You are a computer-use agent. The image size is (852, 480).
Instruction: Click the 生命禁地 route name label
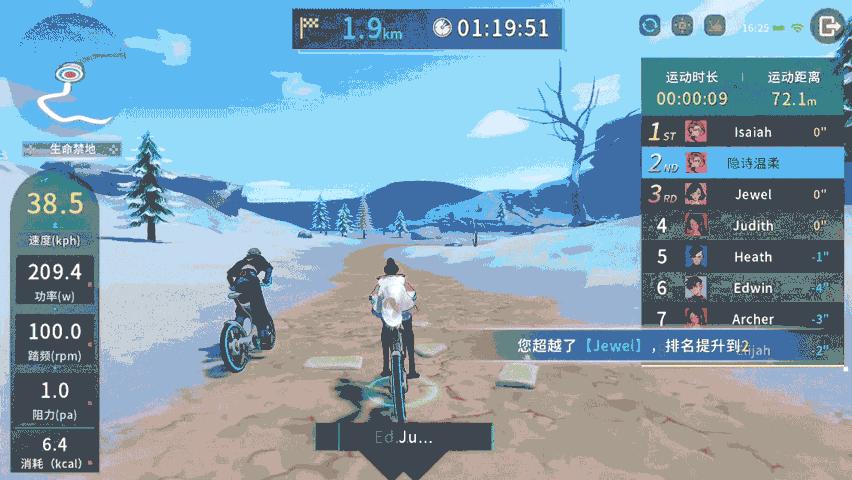pyautogui.click(x=72, y=149)
